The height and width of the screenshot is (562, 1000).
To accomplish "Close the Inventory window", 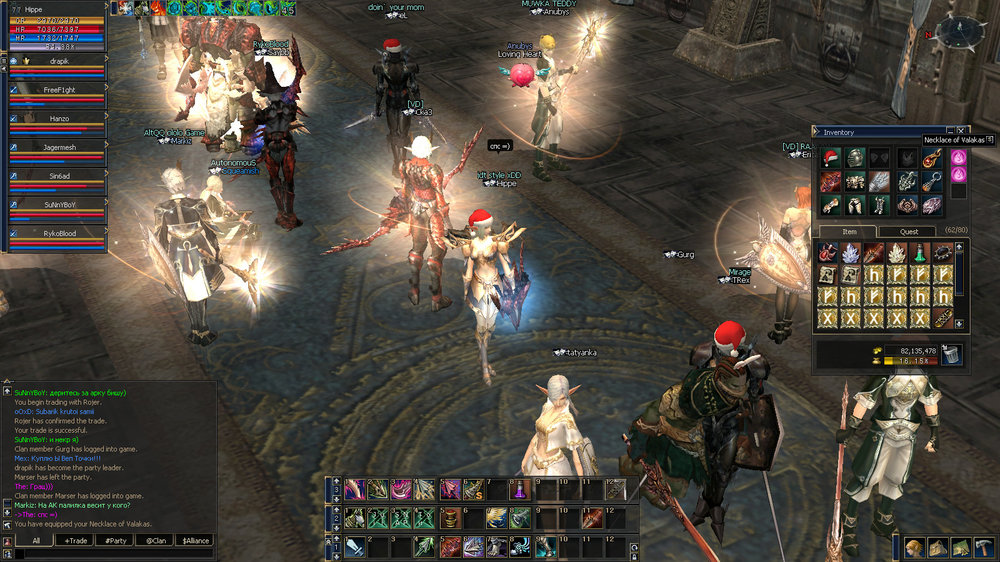I will [x=962, y=131].
